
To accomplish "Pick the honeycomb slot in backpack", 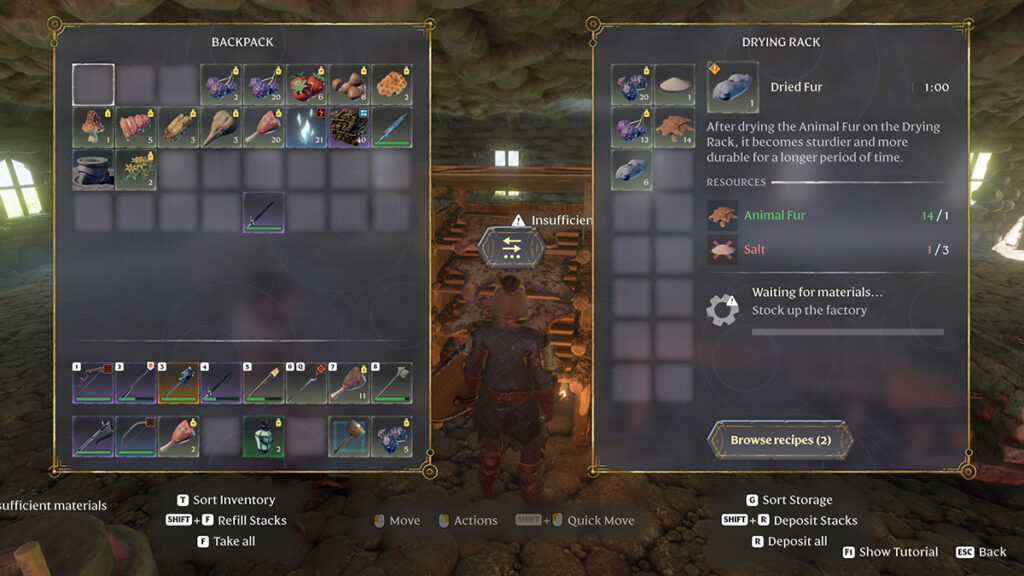I will pyautogui.click(x=391, y=85).
